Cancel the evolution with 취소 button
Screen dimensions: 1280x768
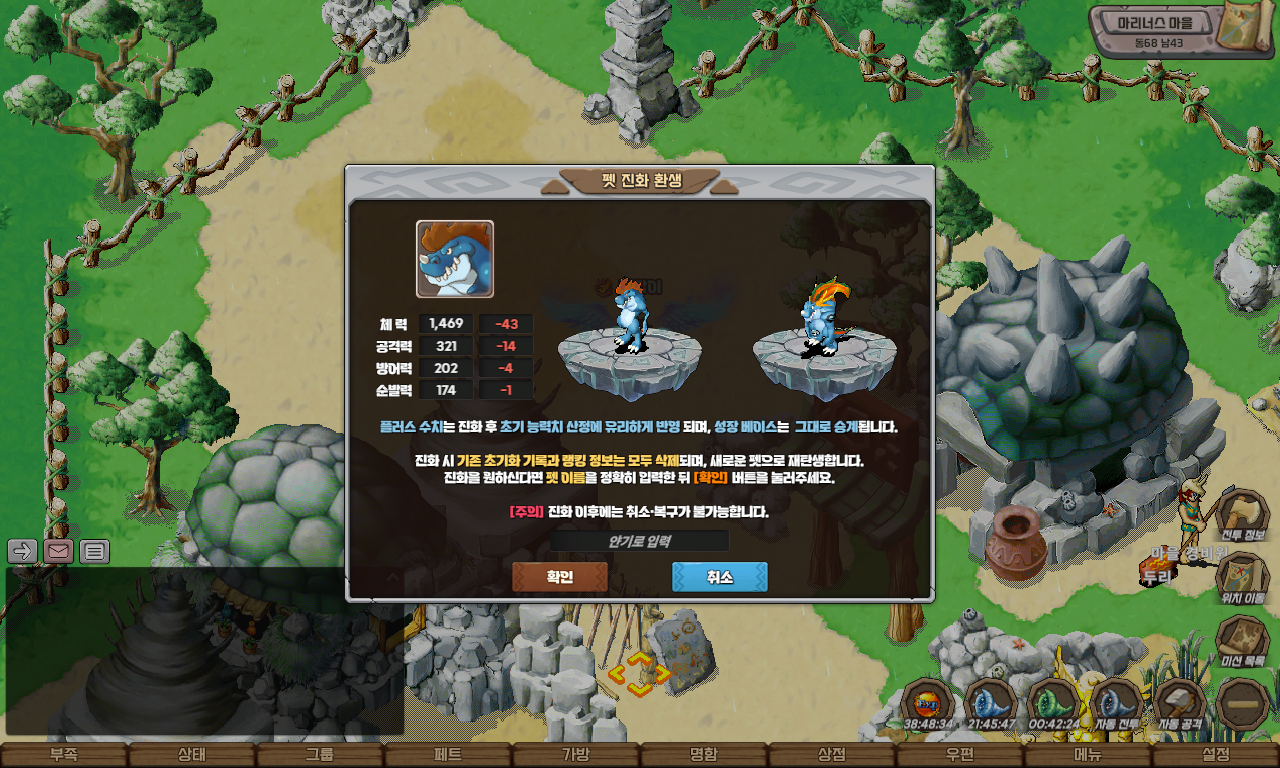[719, 577]
